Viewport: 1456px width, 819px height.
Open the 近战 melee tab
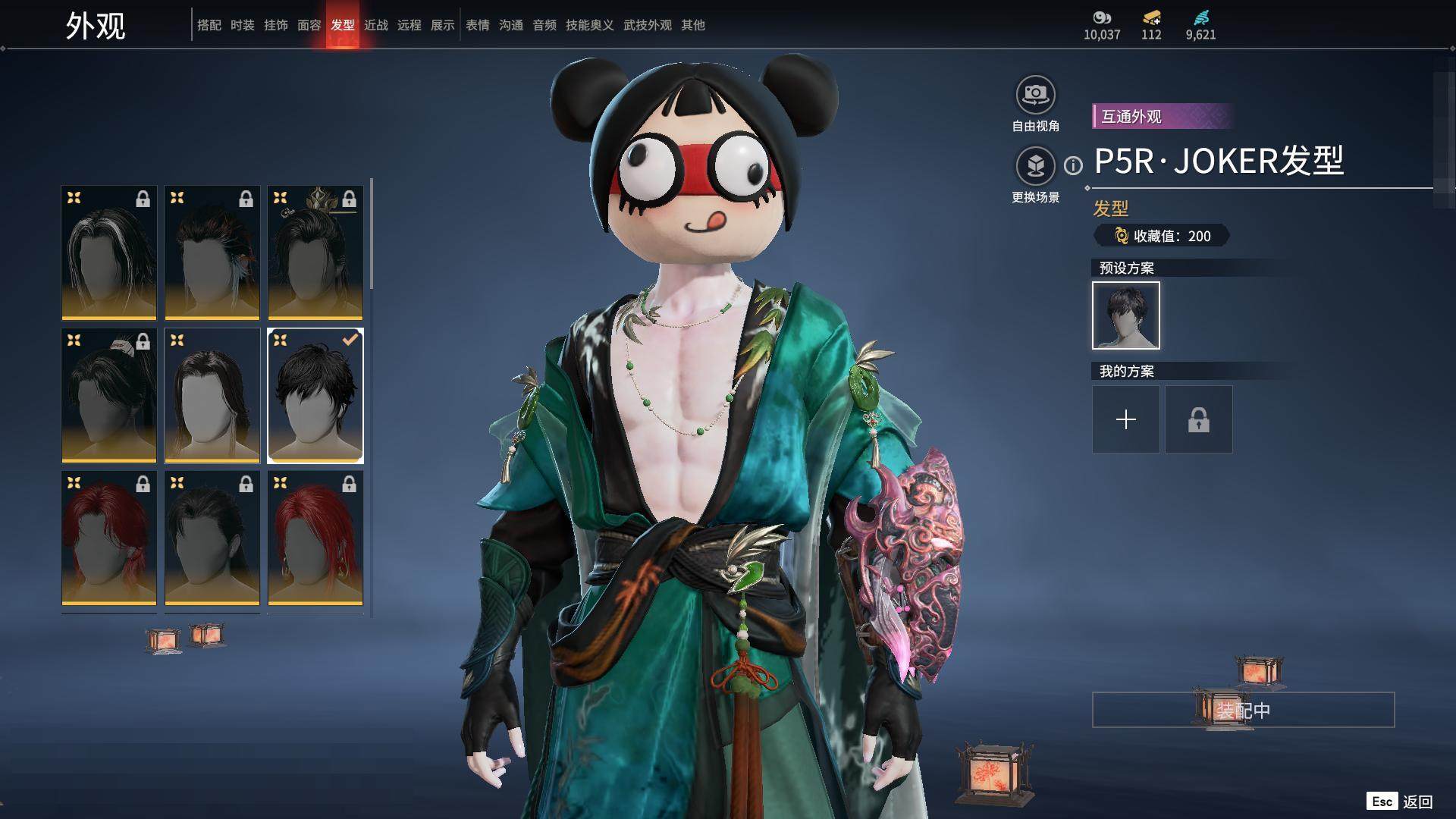[x=375, y=25]
